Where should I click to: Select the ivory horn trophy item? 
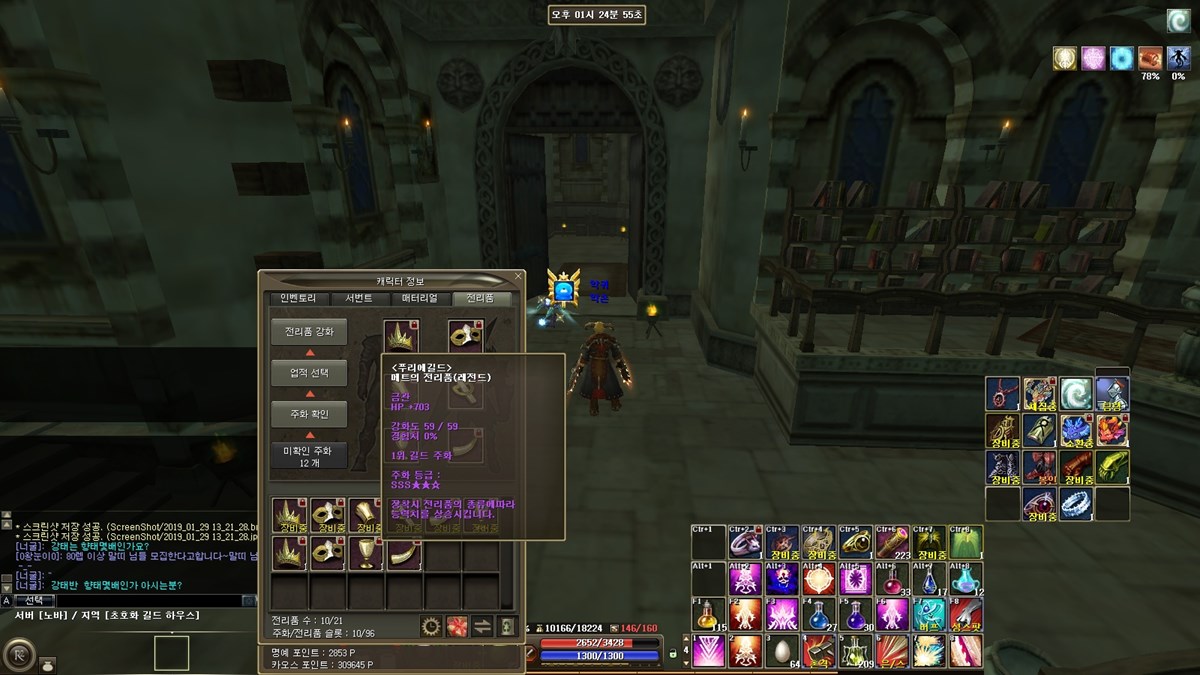405,553
